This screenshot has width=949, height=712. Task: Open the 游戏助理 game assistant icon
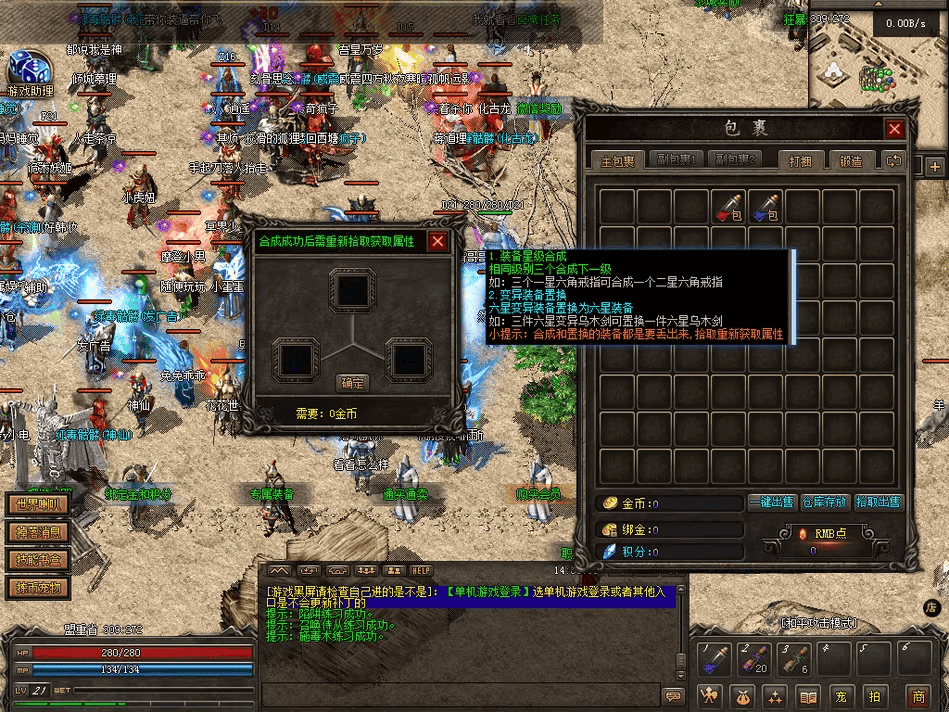click(27, 68)
